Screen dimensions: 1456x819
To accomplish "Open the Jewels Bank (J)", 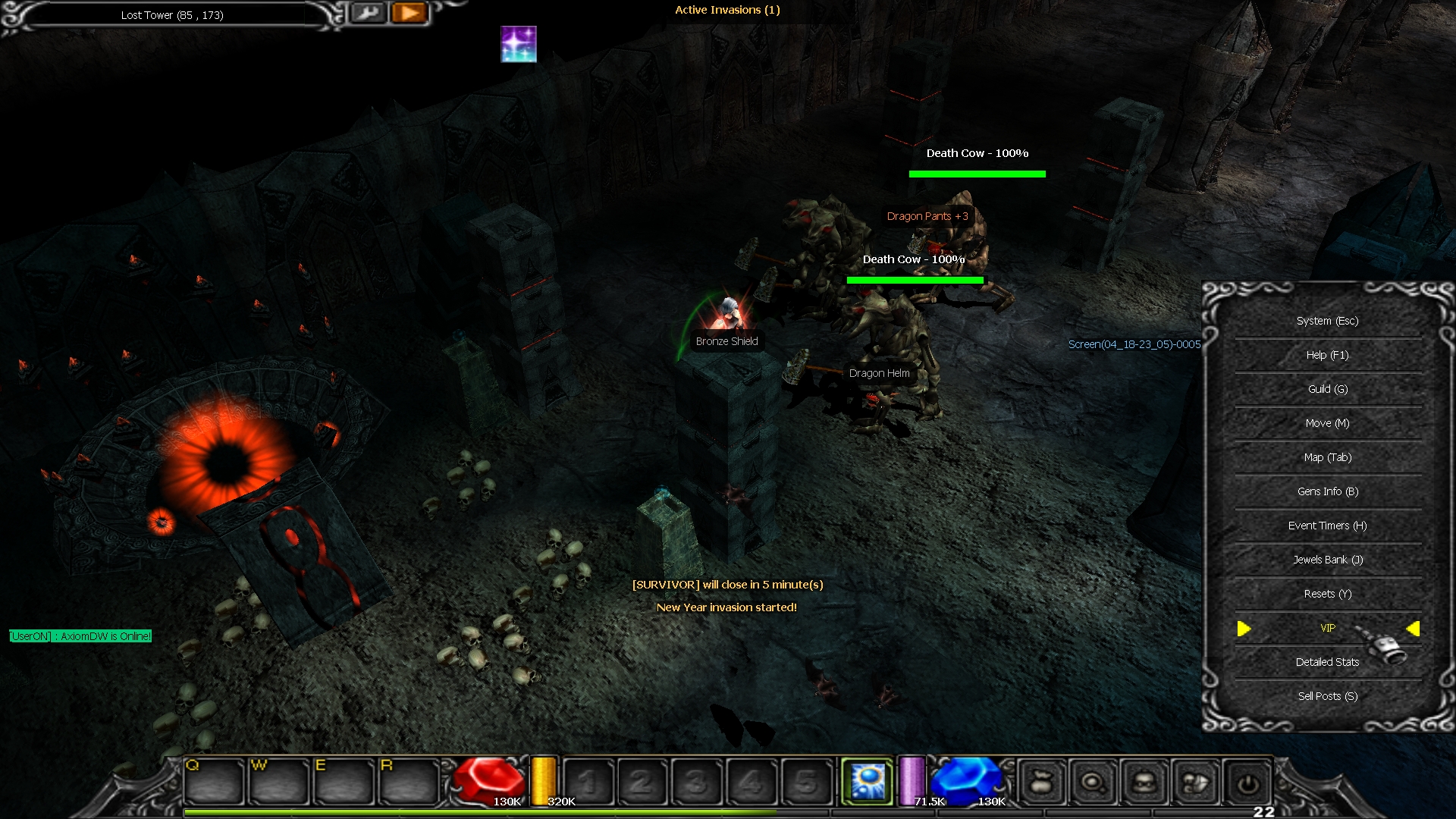I will (x=1327, y=560).
